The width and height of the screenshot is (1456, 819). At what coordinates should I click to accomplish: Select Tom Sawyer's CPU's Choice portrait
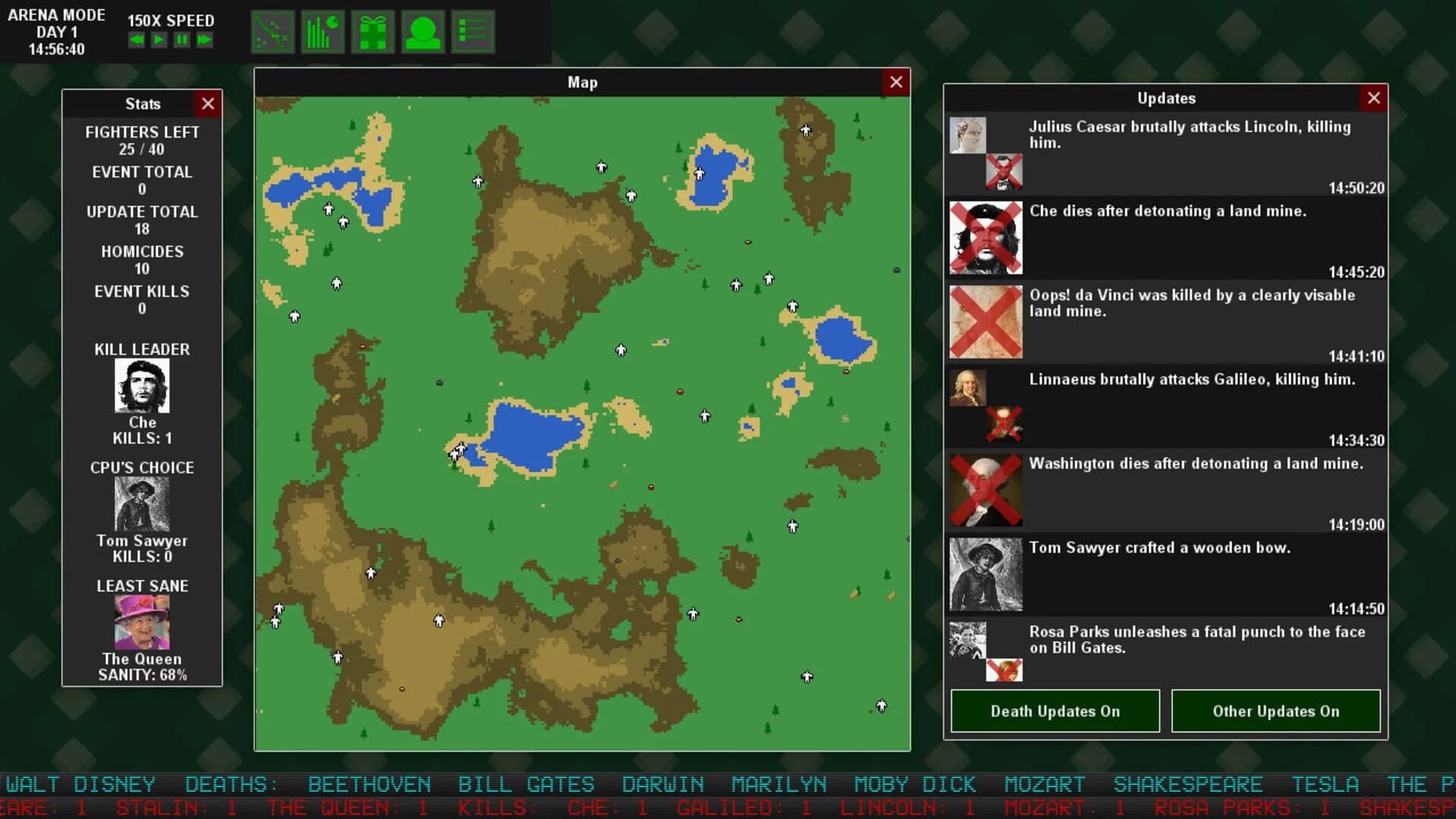click(143, 503)
